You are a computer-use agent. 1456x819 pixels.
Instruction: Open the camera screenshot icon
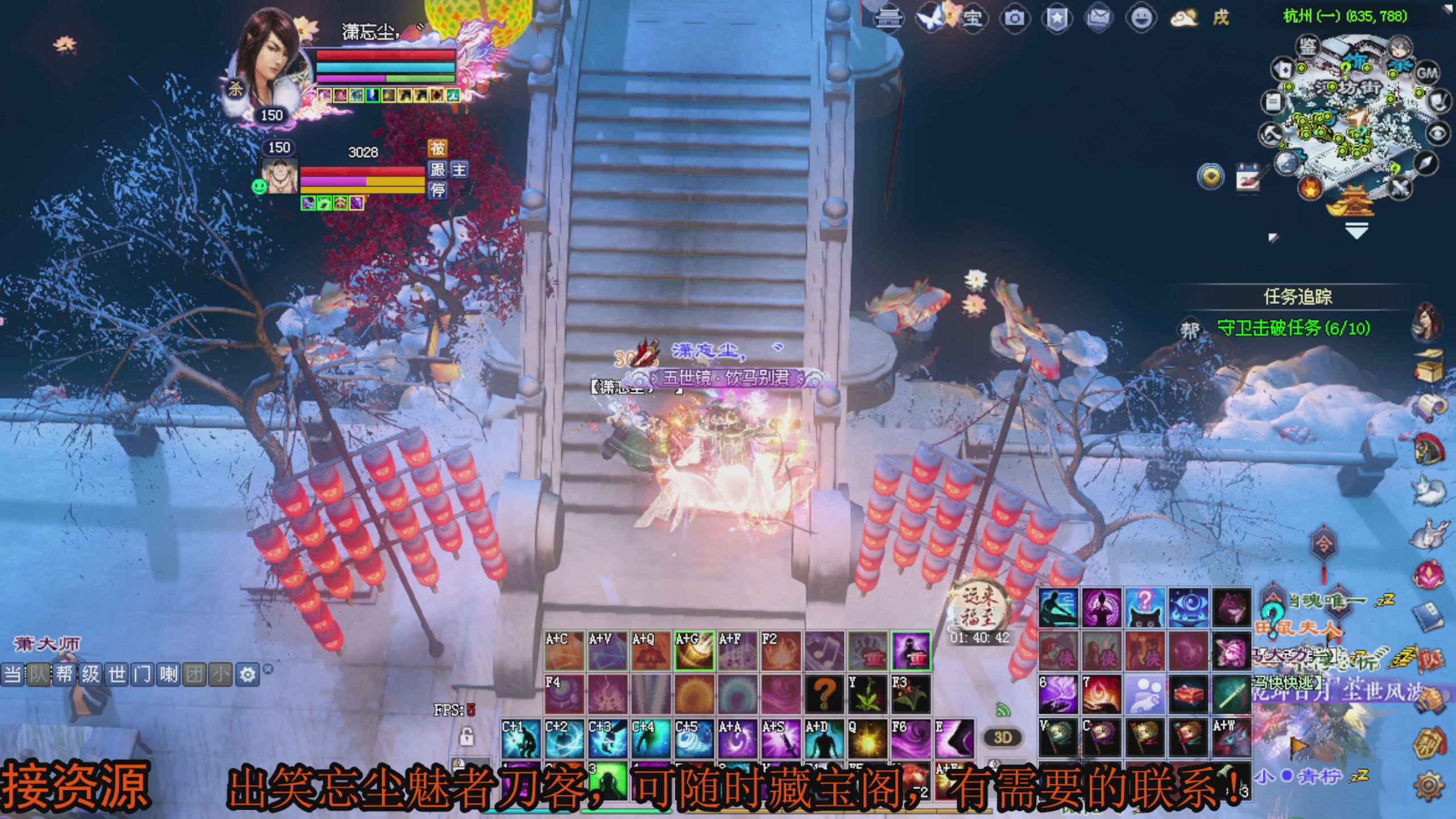[x=1014, y=18]
